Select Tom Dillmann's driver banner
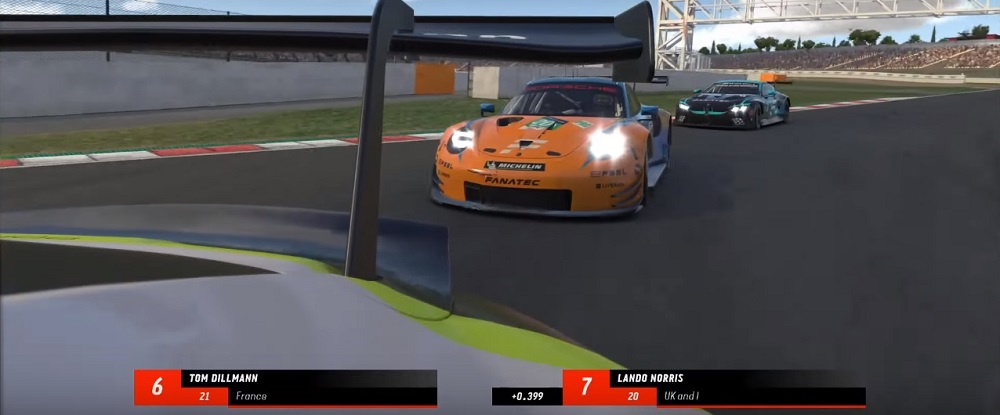Viewport: 1000px width, 415px height. (285, 387)
